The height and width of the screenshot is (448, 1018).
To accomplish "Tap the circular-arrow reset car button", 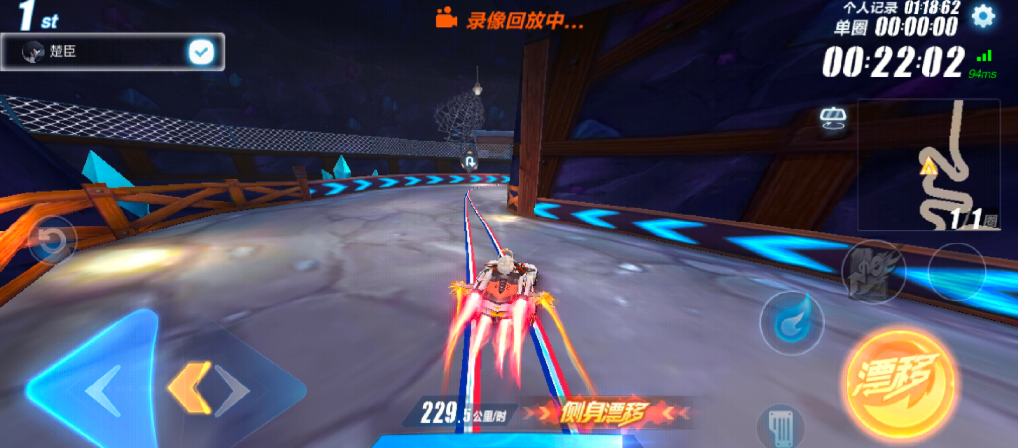I will pos(51,241).
